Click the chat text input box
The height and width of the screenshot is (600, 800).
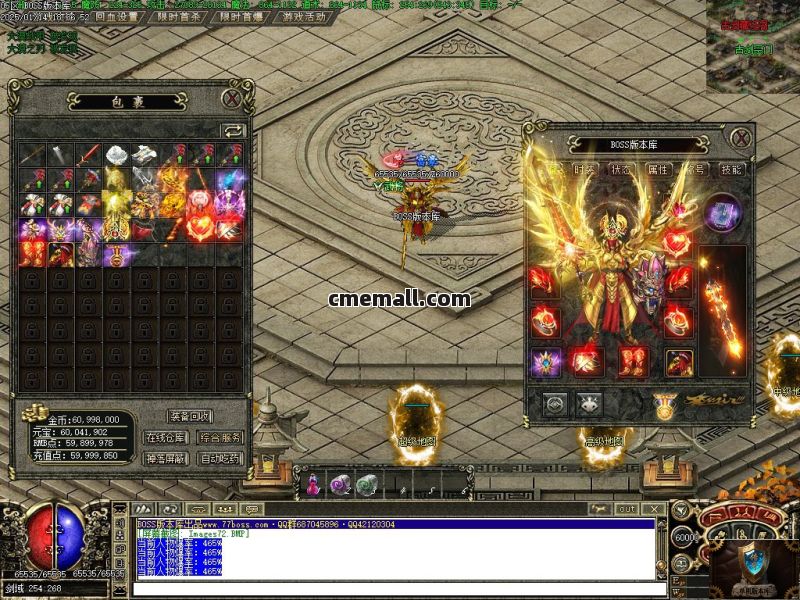coord(400,589)
